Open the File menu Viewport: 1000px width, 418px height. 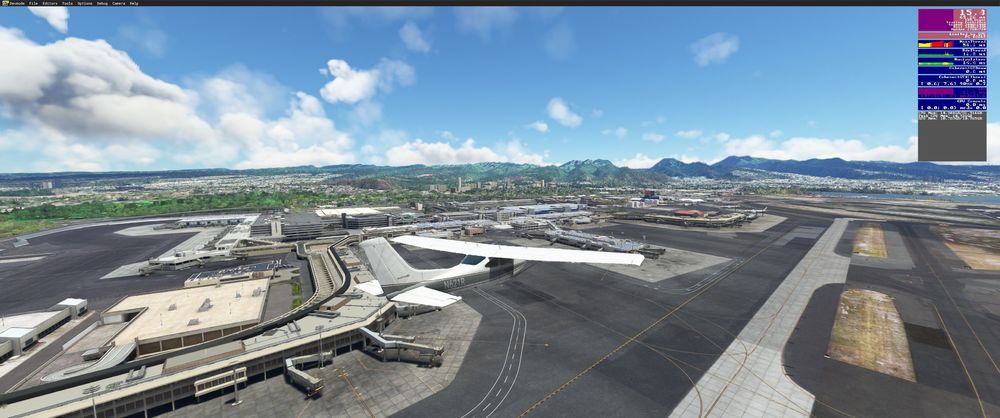(33, 4)
